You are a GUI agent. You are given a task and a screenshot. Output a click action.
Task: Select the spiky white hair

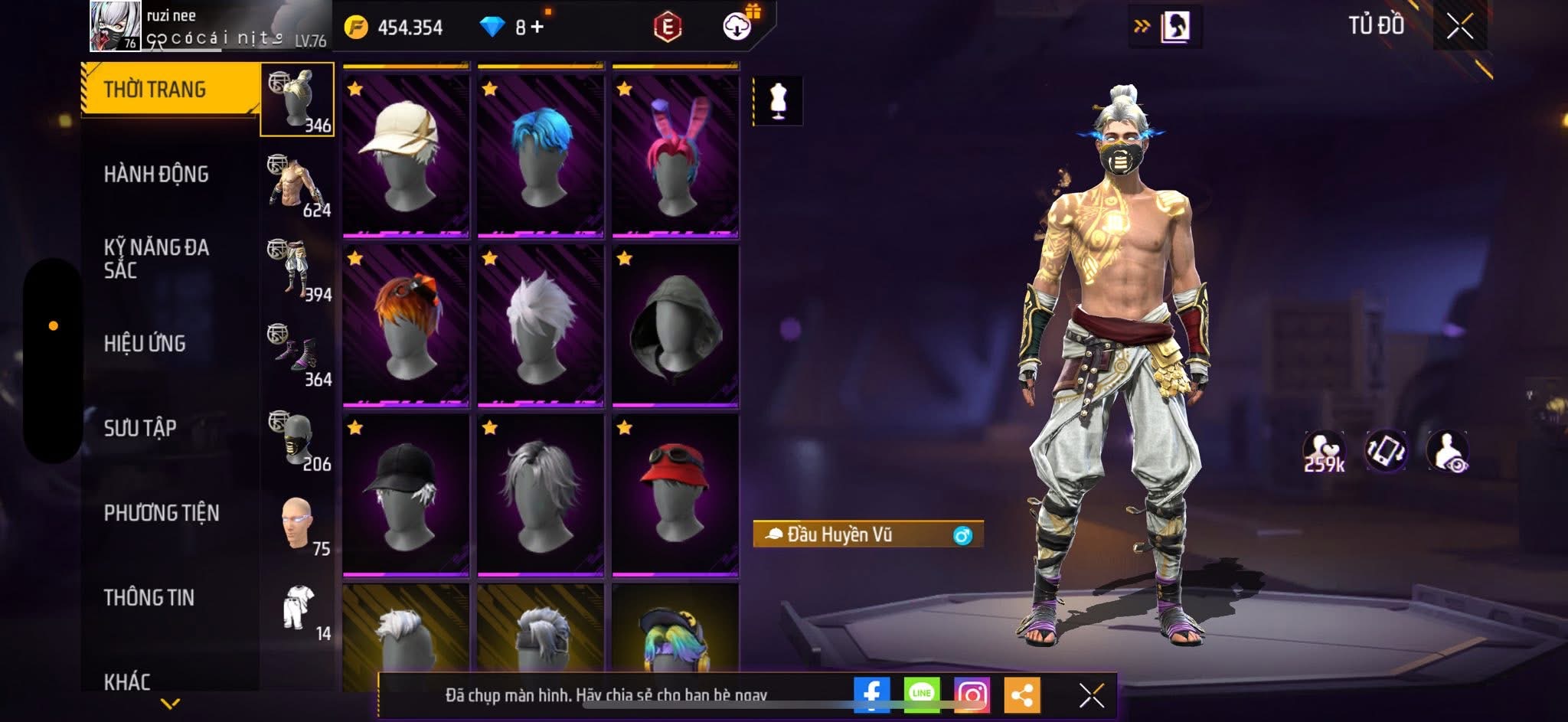point(541,323)
